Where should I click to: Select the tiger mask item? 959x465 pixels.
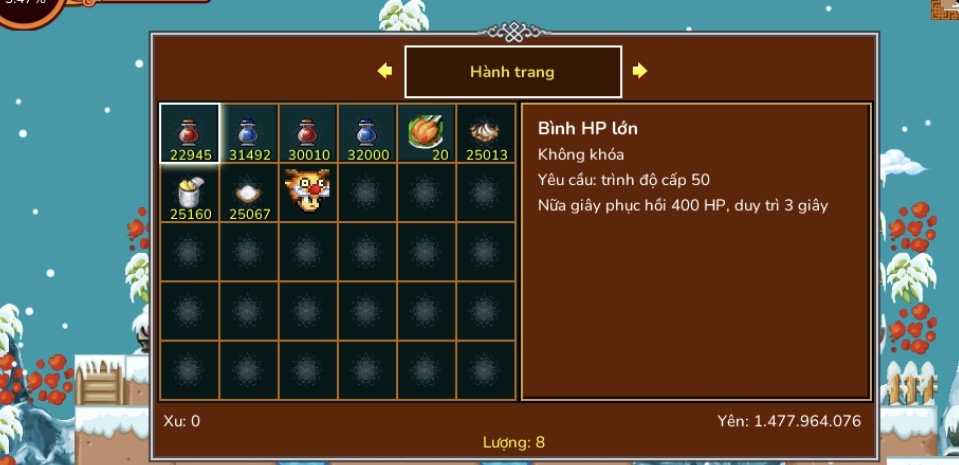coord(307,192)
